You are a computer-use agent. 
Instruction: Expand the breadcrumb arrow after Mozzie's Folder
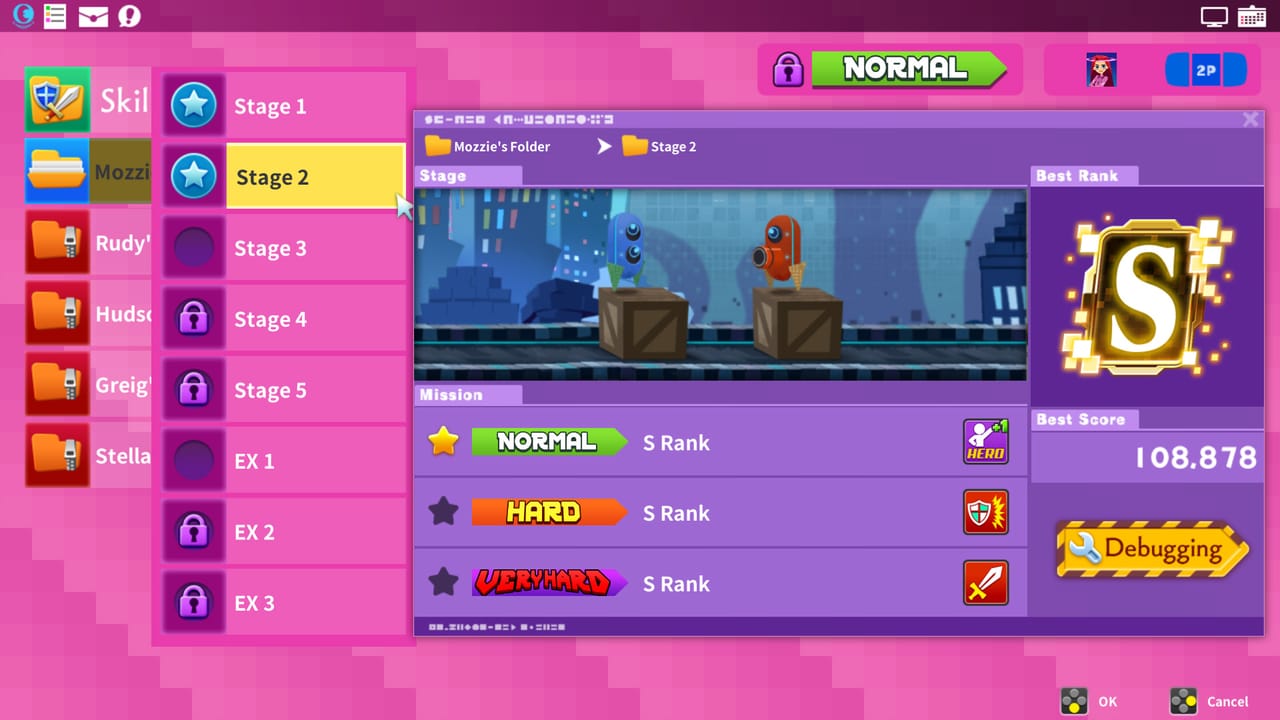pos(604,146)
